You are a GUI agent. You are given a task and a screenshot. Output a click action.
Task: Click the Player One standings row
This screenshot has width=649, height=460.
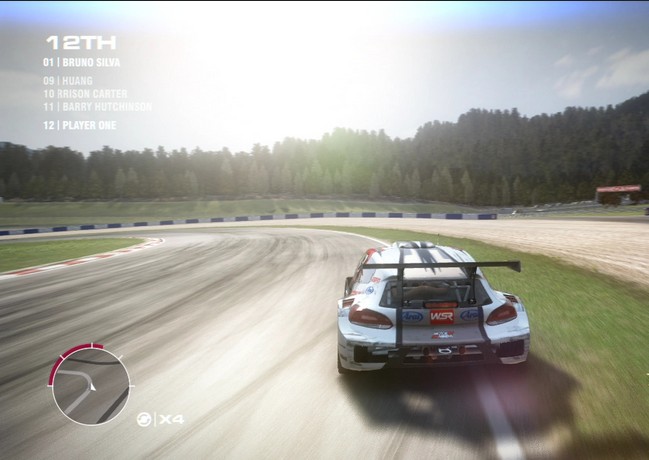[x=79, y=125]
